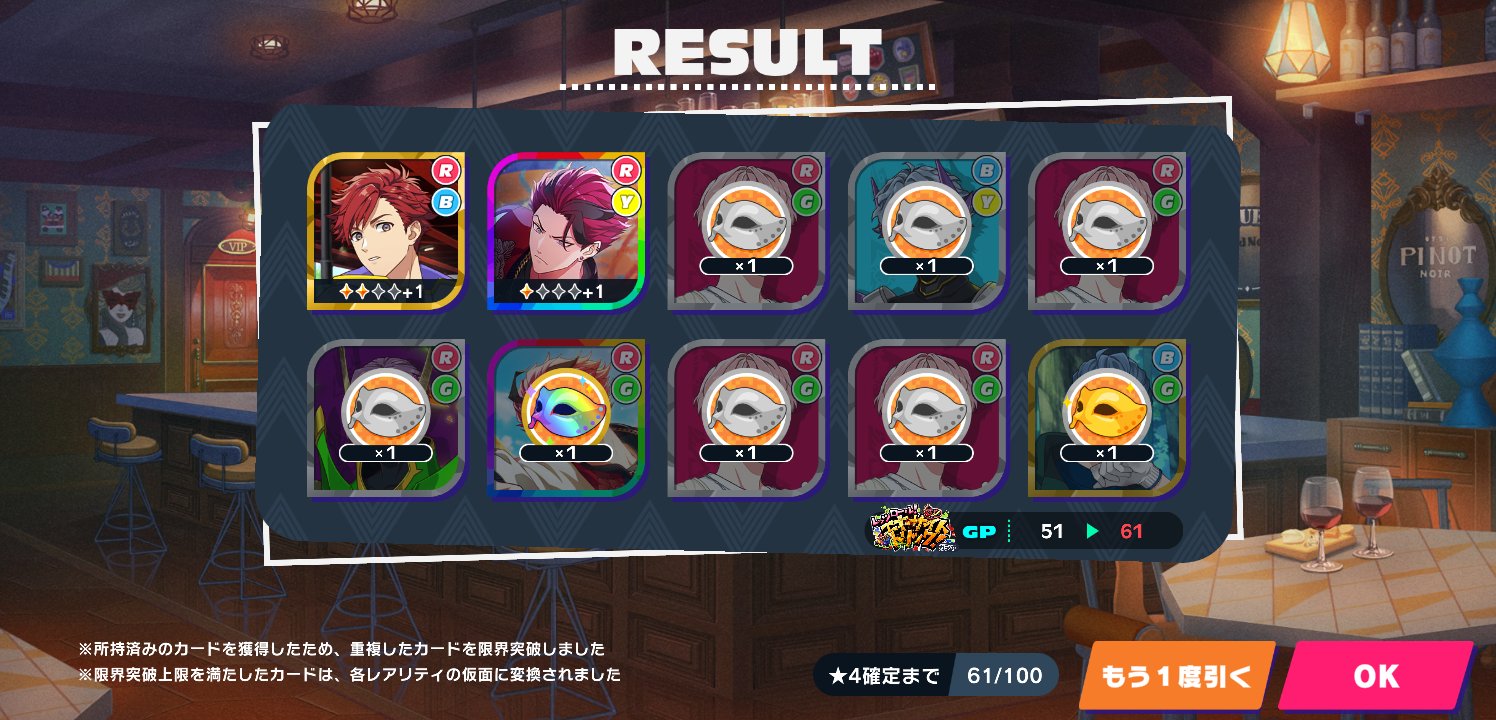Select the gold-framed red-haired character card
Viewport: 1496px width, 720px height.
385,230
